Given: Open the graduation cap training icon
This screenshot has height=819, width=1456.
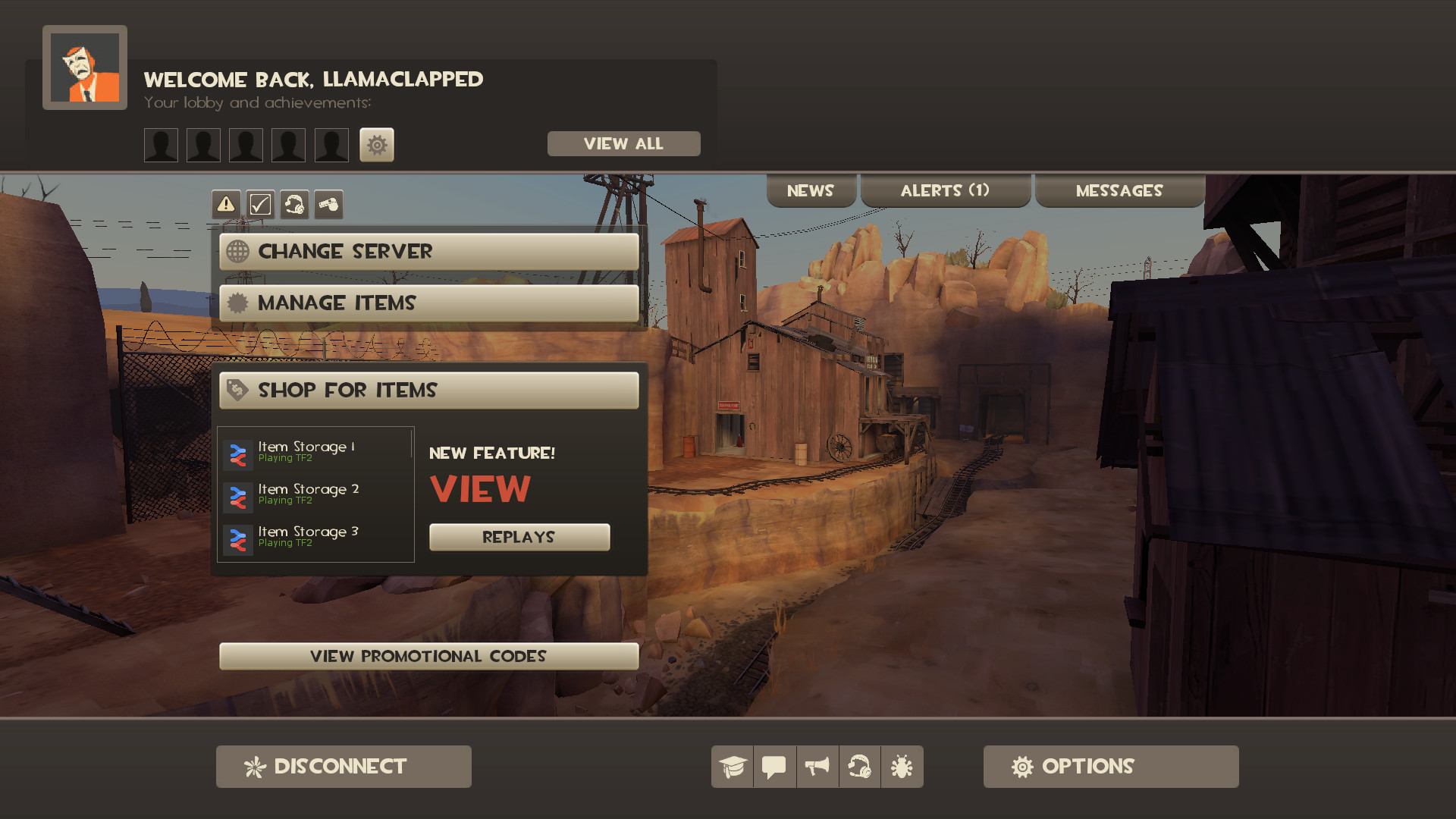Looking at the screenshot, I should click(x=731, y=766).
